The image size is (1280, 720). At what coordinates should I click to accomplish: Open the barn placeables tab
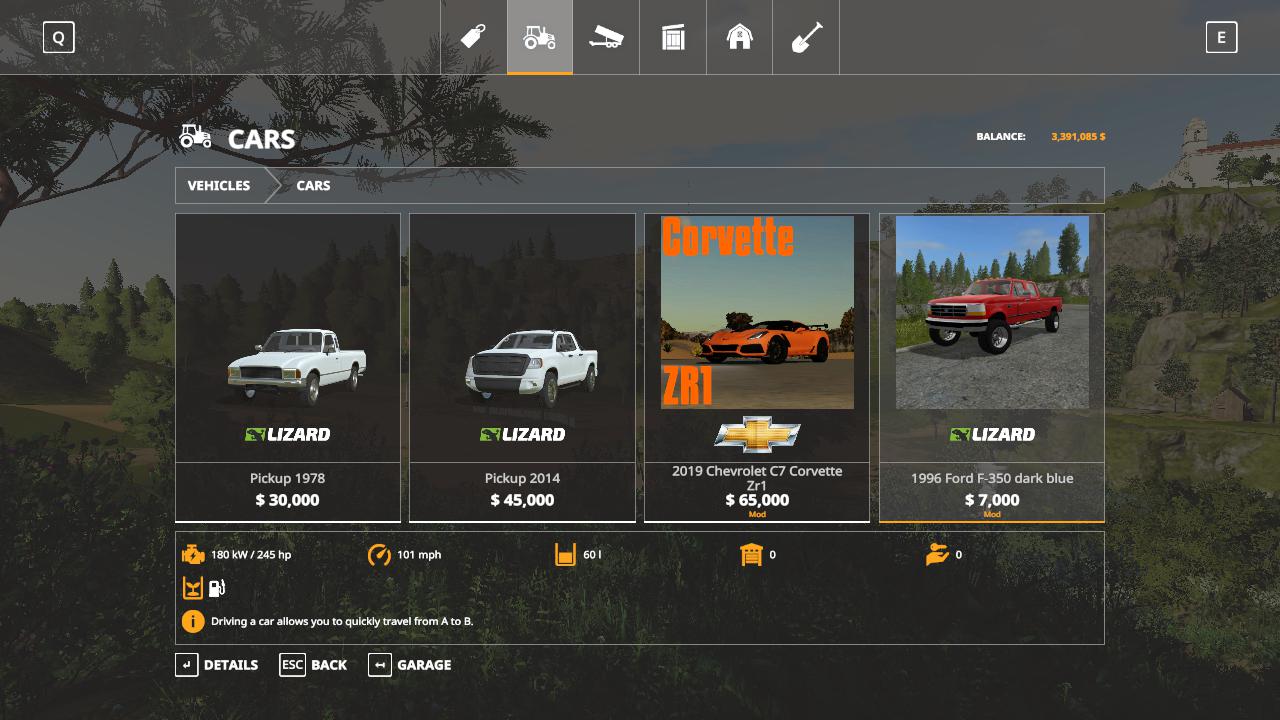tap(740, 37)
